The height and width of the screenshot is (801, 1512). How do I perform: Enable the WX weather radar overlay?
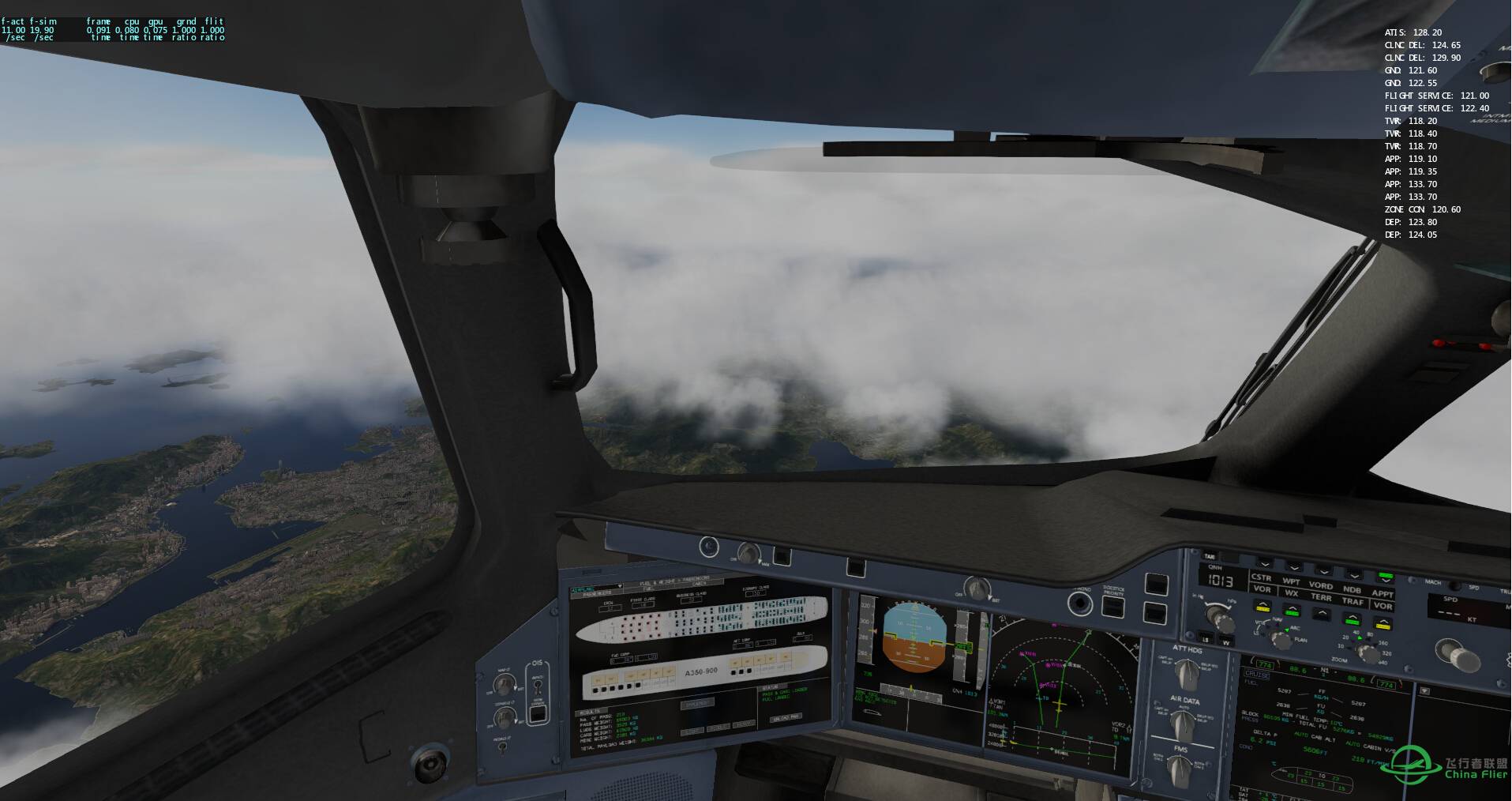pyautogui.click(x=1292, y=612)
